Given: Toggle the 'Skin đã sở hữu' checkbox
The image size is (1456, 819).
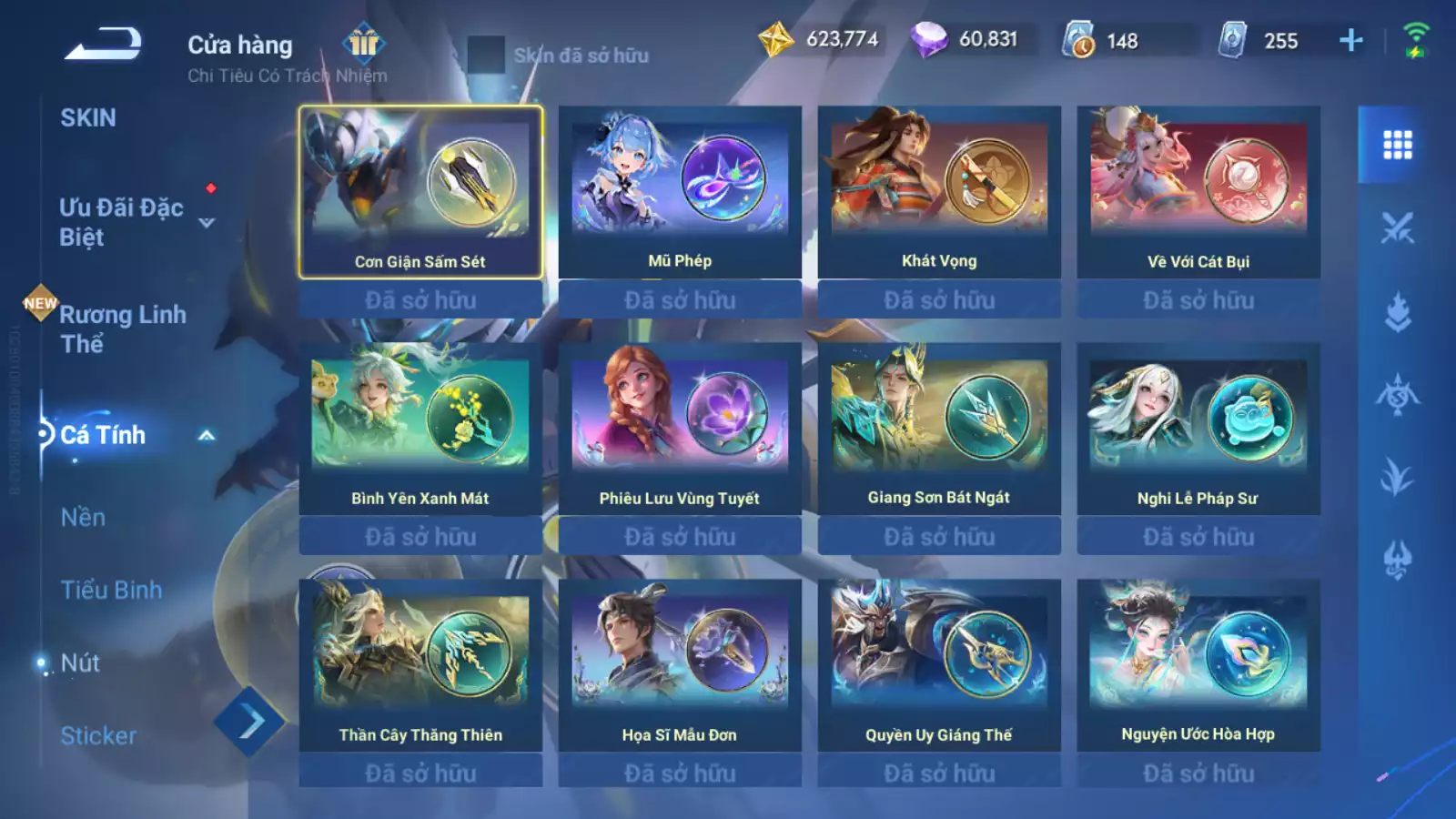Looking at the screenshot, I should pyautogui.click(x=486, y=55).
